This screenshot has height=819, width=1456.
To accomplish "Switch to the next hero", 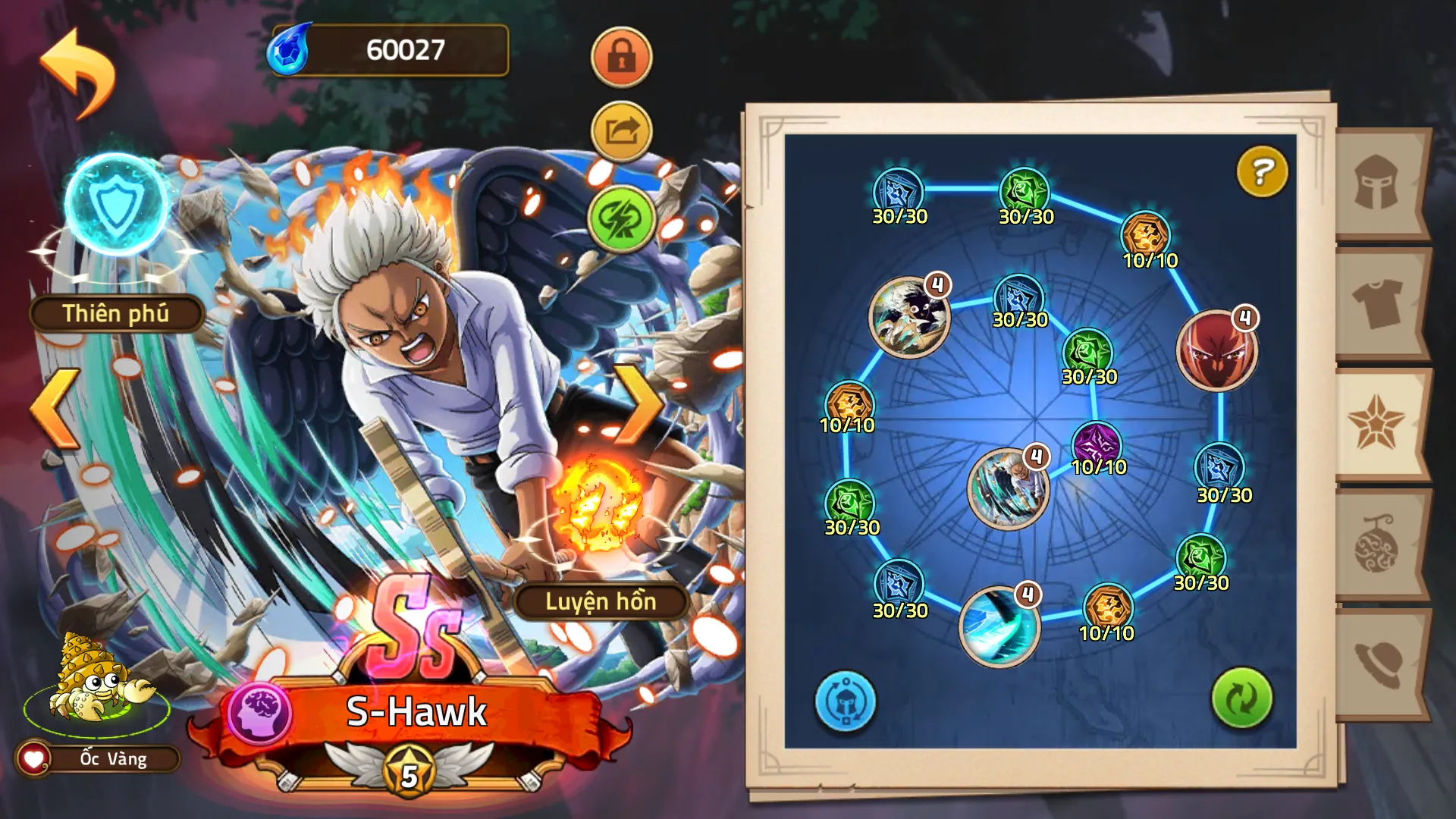I will tap(639, 405).
